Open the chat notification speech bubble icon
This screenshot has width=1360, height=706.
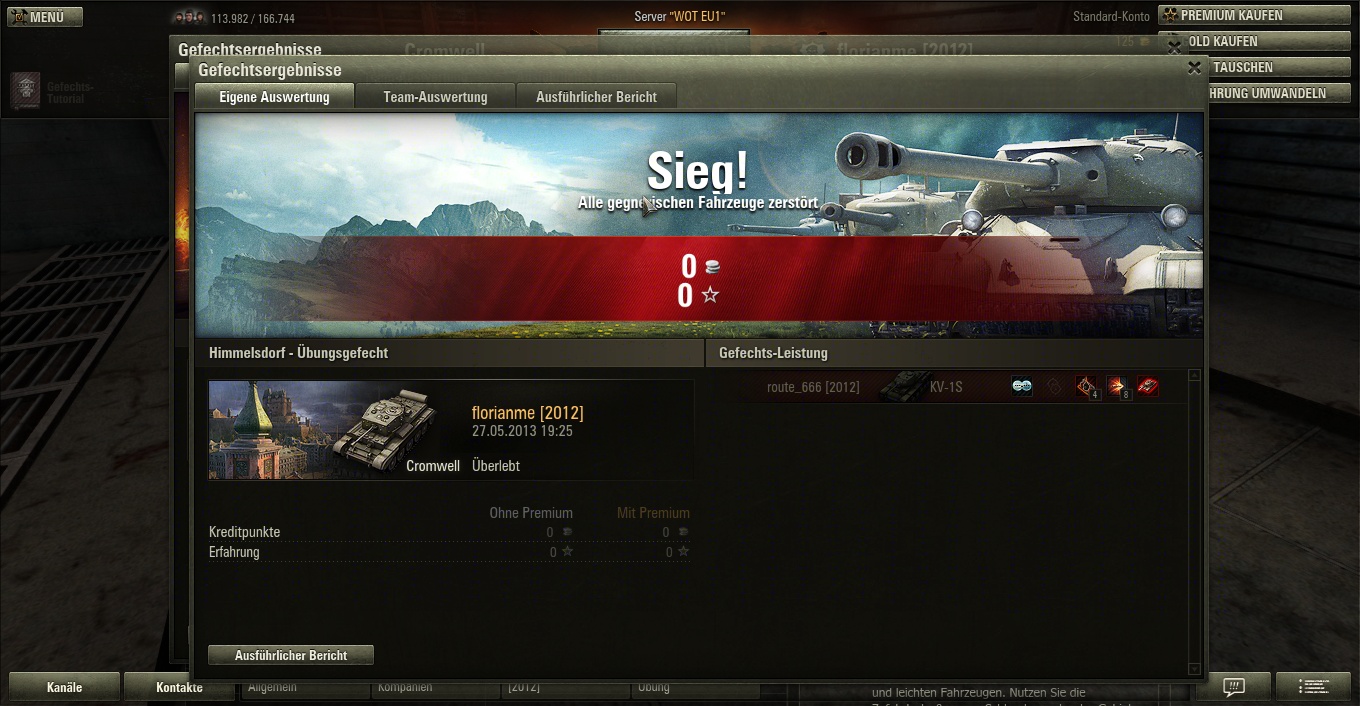point(1235,687)
